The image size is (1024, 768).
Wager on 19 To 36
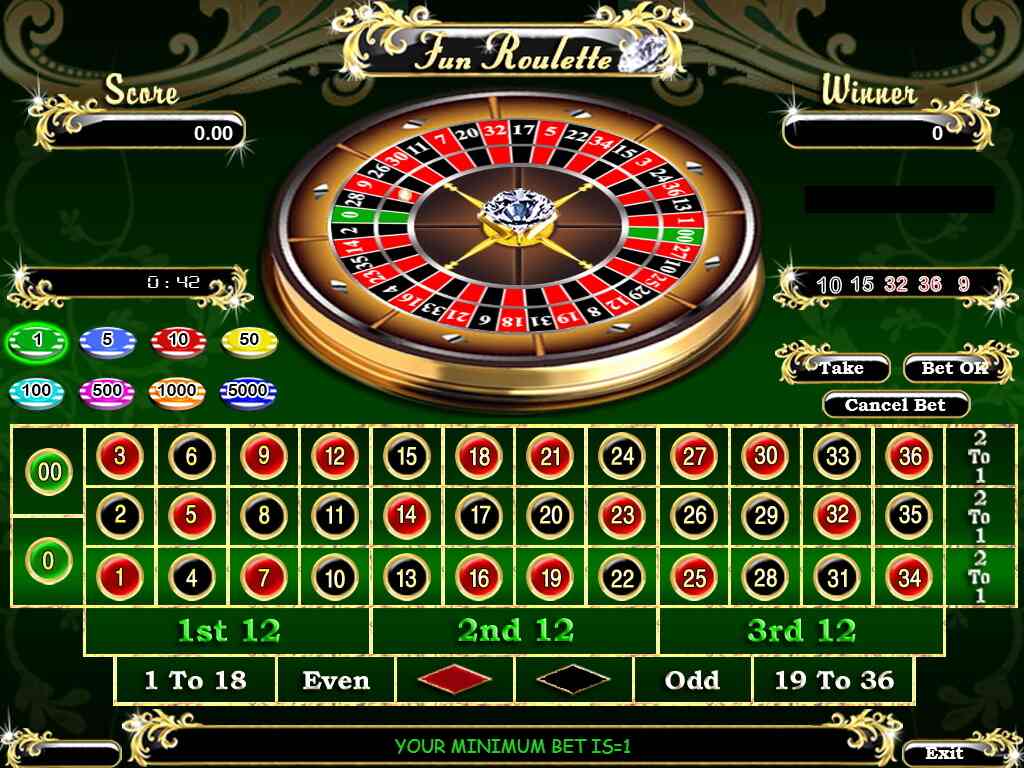834,681
